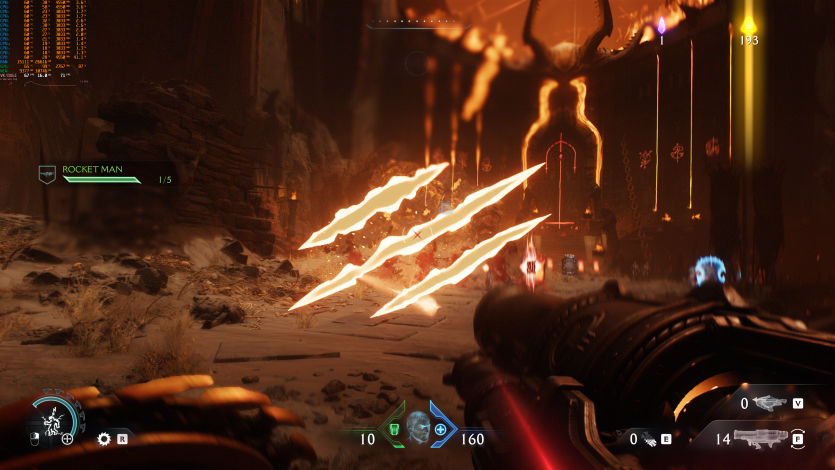This screenshot has height=470, width=835.
Task: Click the performance stats overlay
Action: pyautogui.click(x=42, y=40)
